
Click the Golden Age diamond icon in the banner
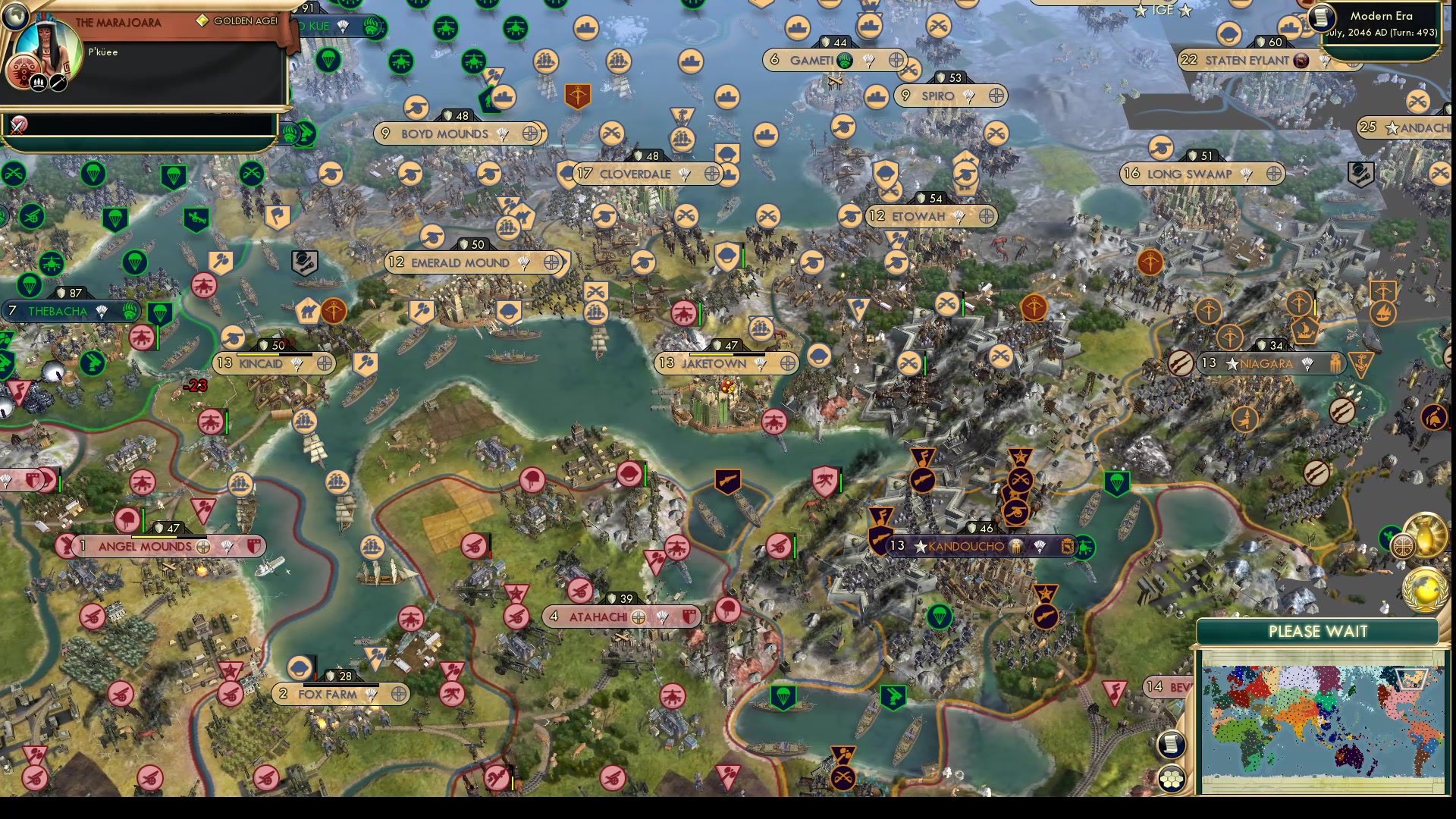202,20
